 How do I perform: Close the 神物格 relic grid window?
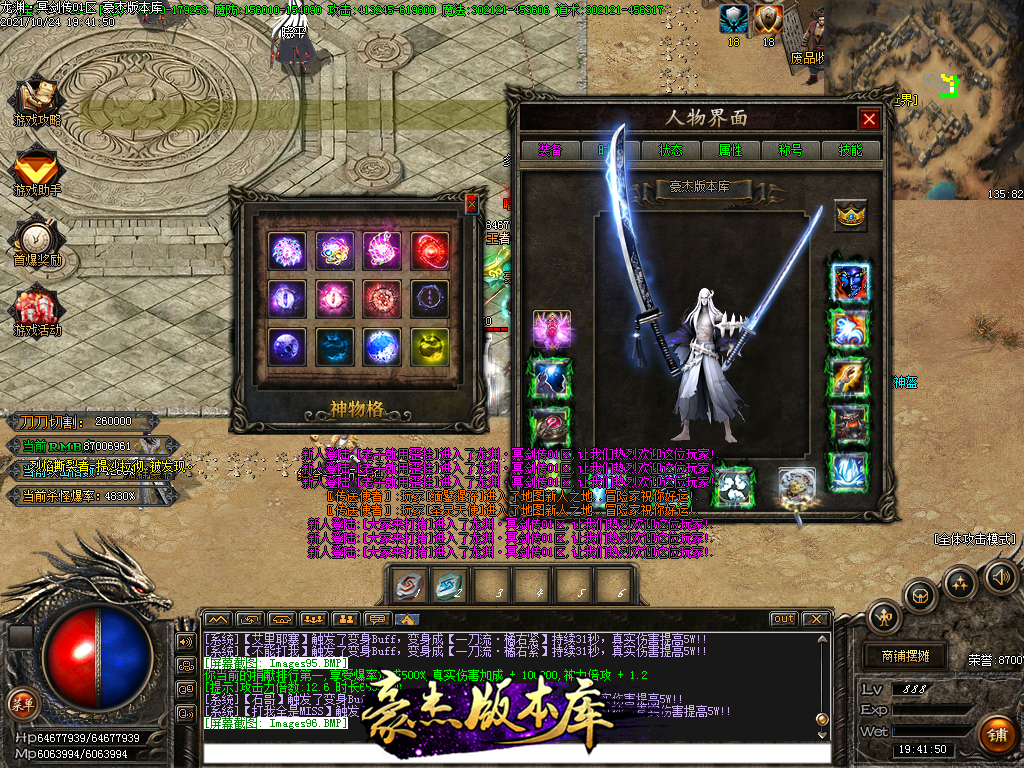pyautogui.click(x=472, y=204)
